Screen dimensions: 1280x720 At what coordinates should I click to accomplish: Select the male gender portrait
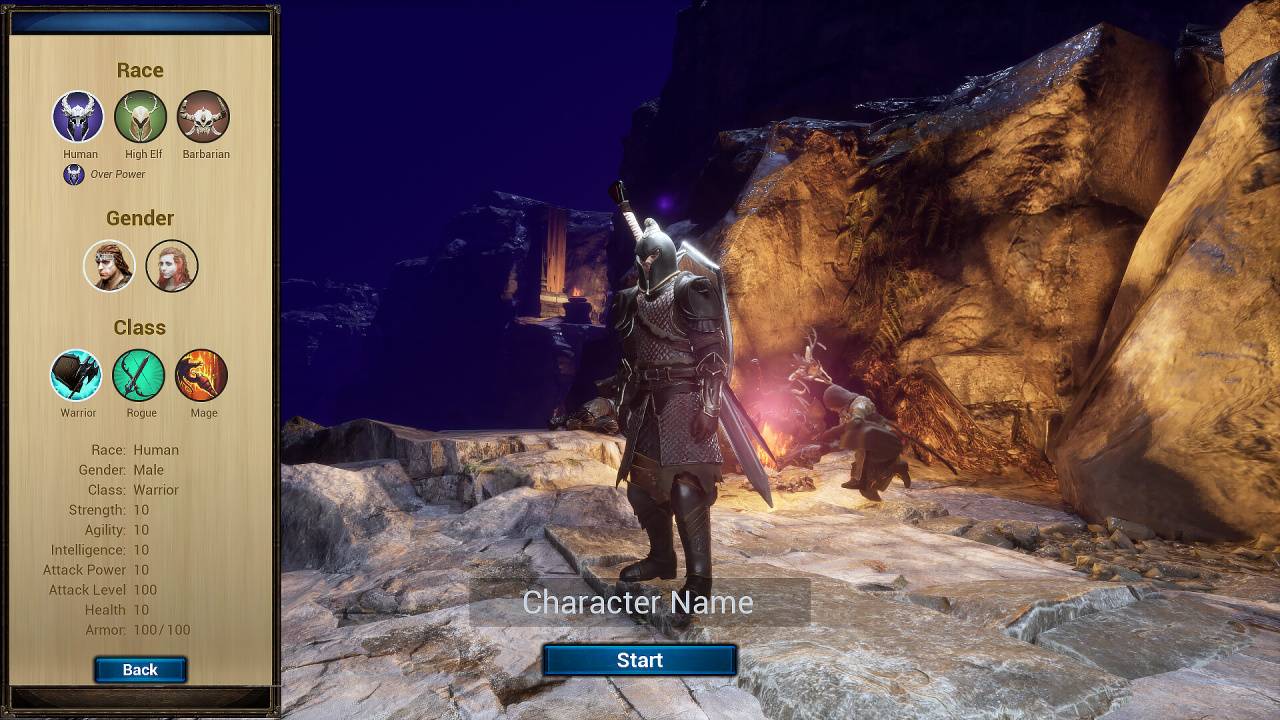pyautogui.click(x=109, y=266)
